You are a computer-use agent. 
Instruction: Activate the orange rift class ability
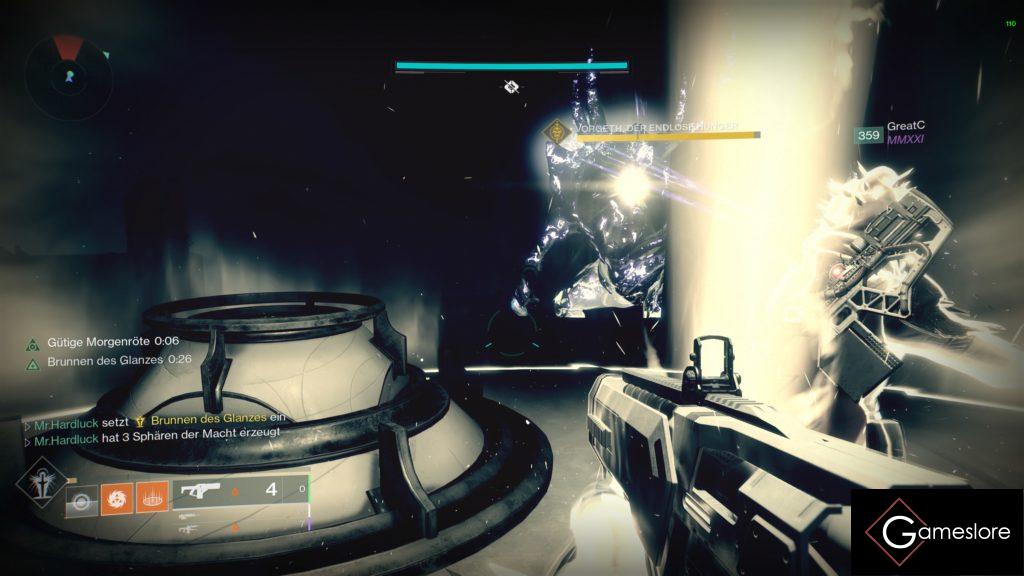(x=150, y=499)
